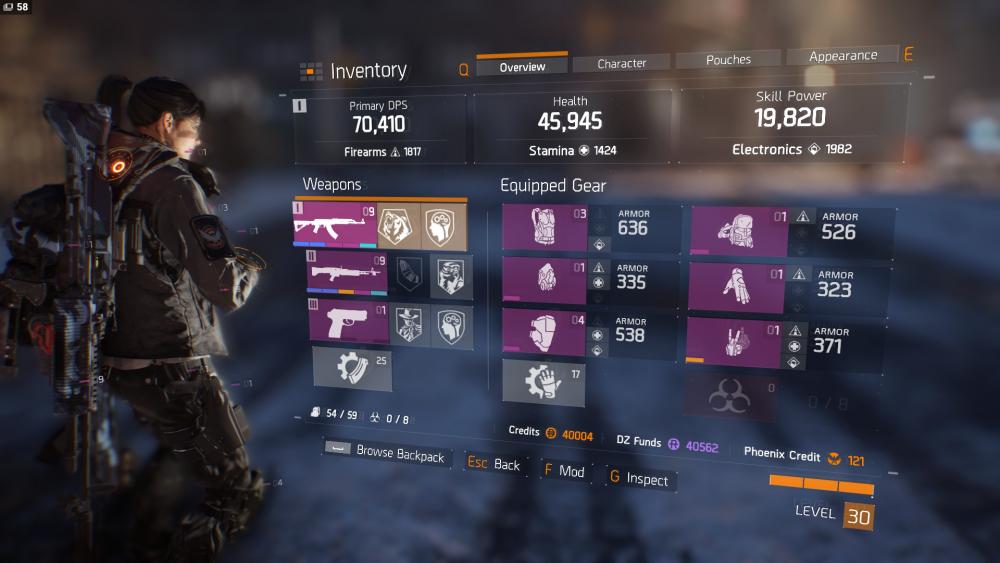Open the Mod option
This screenshot has height=563, width=1000.
[x=564, y=471]
